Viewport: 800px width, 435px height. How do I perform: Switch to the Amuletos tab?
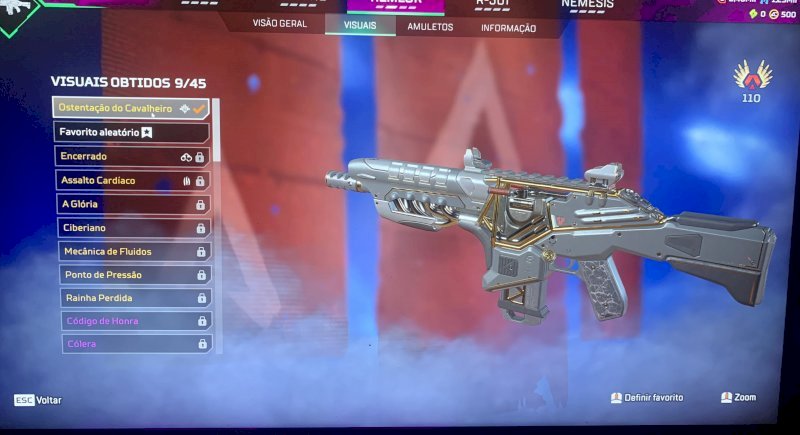pyautogui.click(x=430, y=27)
